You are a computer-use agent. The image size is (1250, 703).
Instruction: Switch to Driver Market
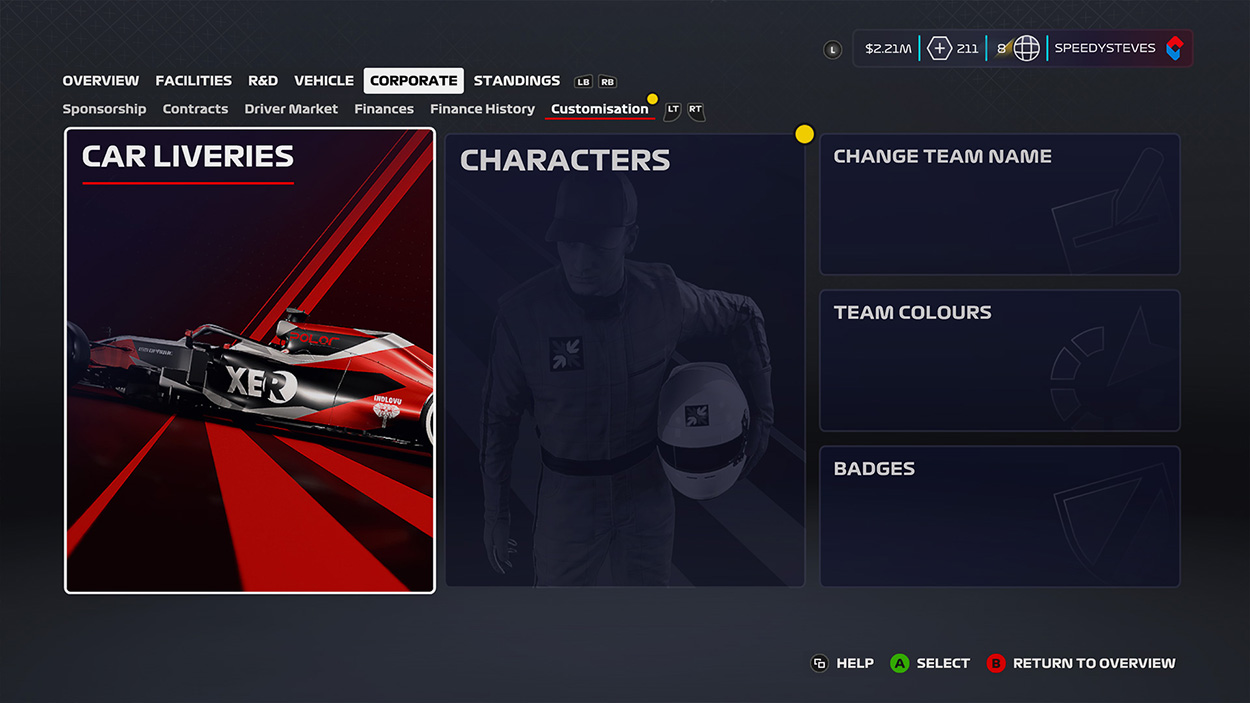click(x=291, y=109)
